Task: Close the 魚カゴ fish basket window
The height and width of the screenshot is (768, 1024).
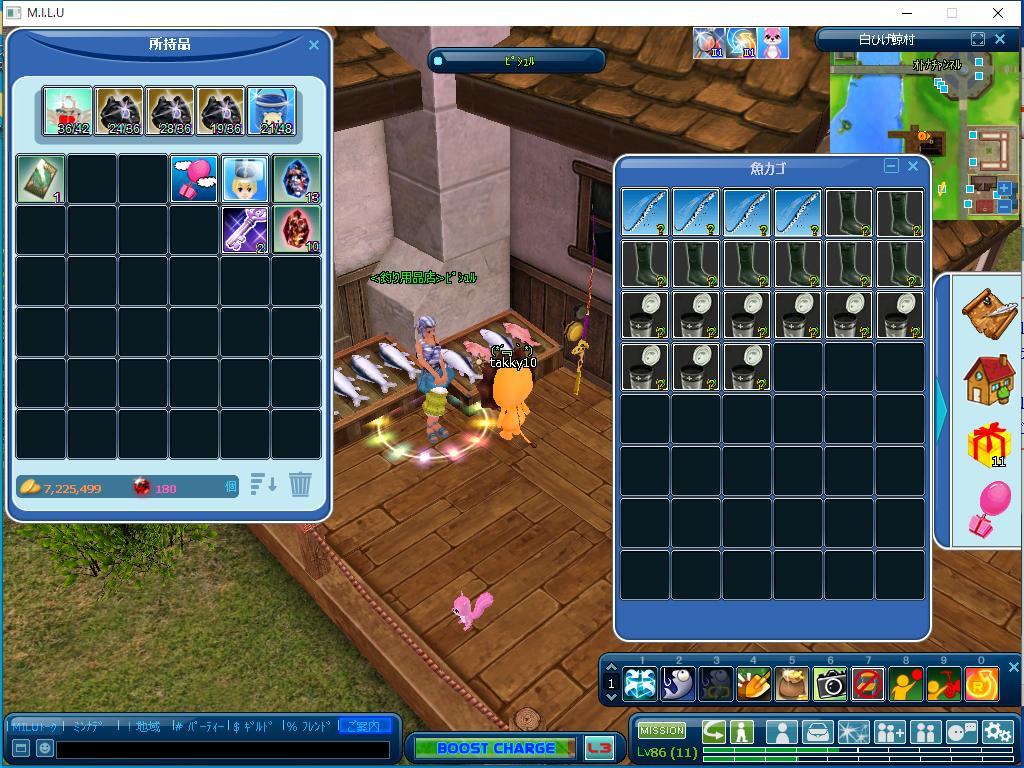Action: [x=913, y=167]
